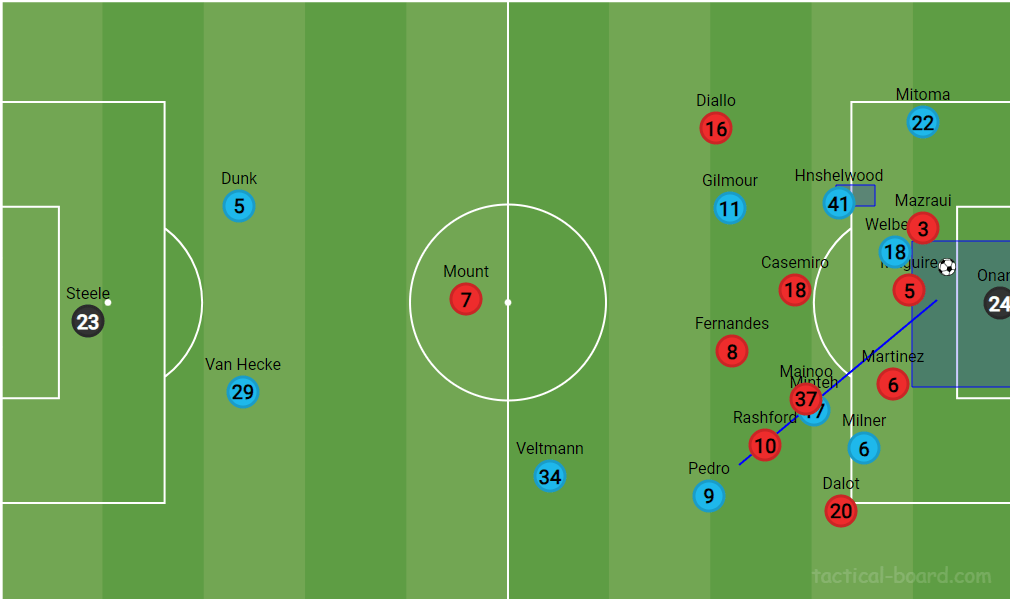Screen dimensions: 1010x599
Task: Choose Veltmann's number 34 token
Action: point(550,477)
